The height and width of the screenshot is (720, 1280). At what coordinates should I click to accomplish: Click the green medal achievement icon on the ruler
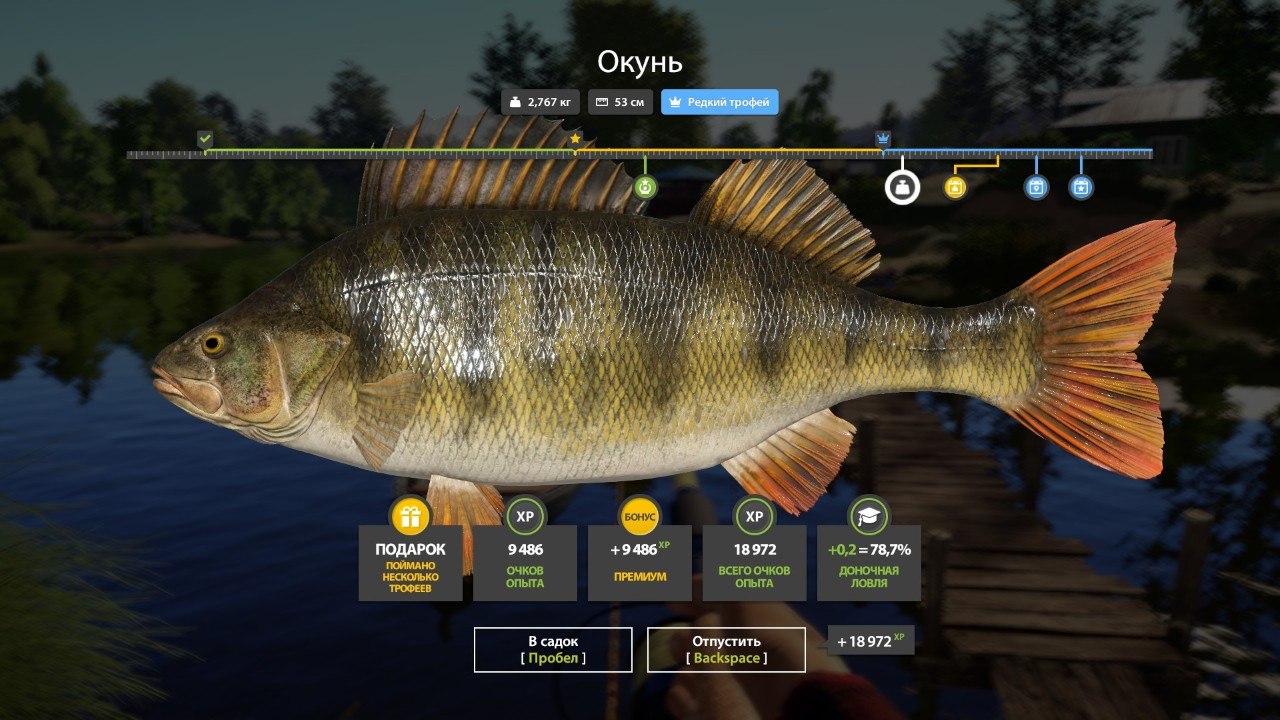646,187
